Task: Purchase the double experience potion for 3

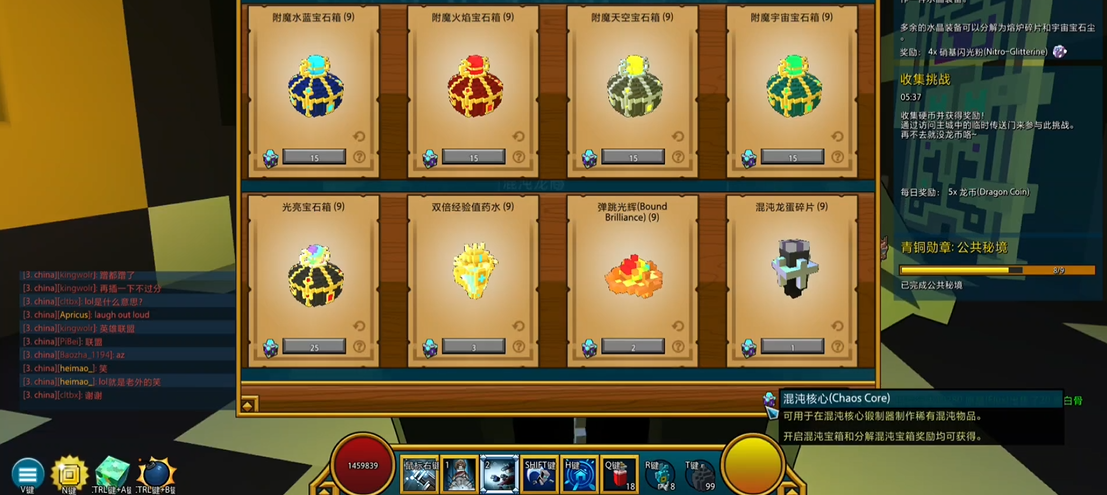Action: click(x=473, y=346)
